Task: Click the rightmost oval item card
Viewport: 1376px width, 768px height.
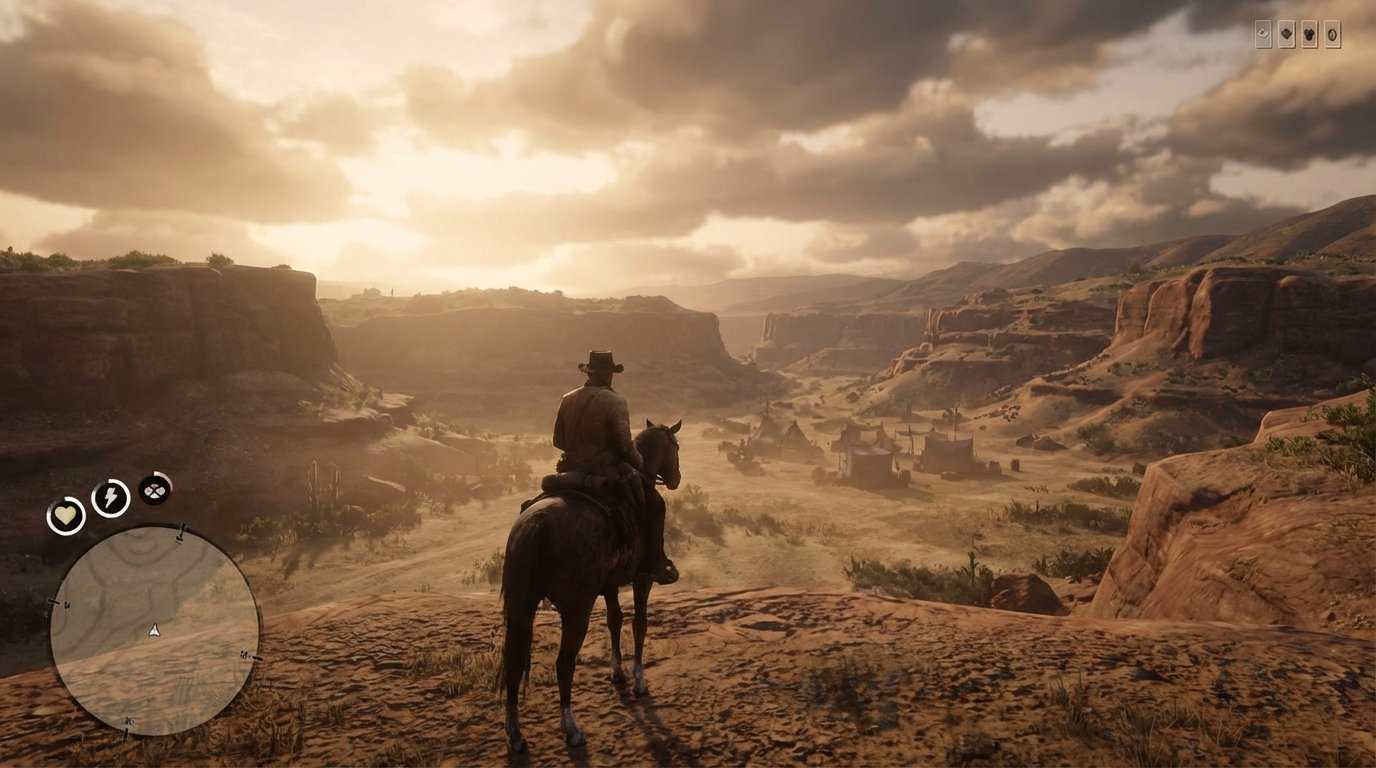Action: (1332, 34)
